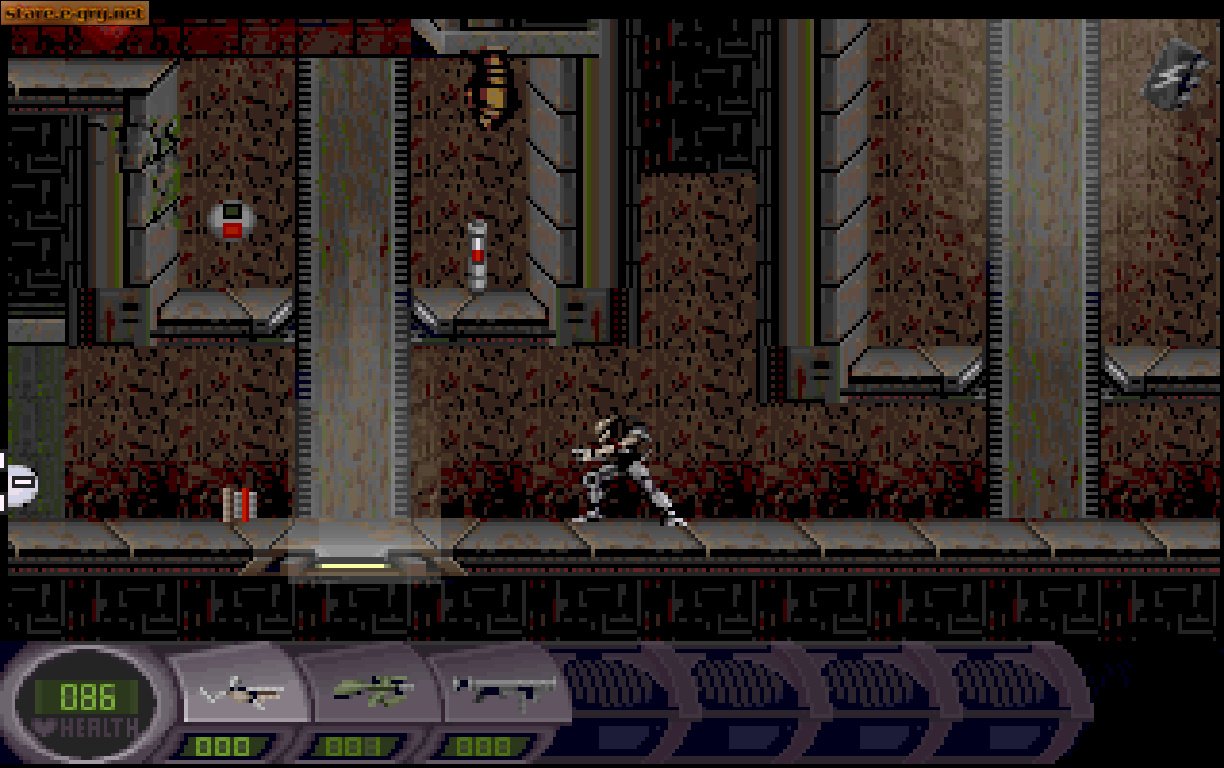Choose the grey launcher weapon slot

click(503, 690)
